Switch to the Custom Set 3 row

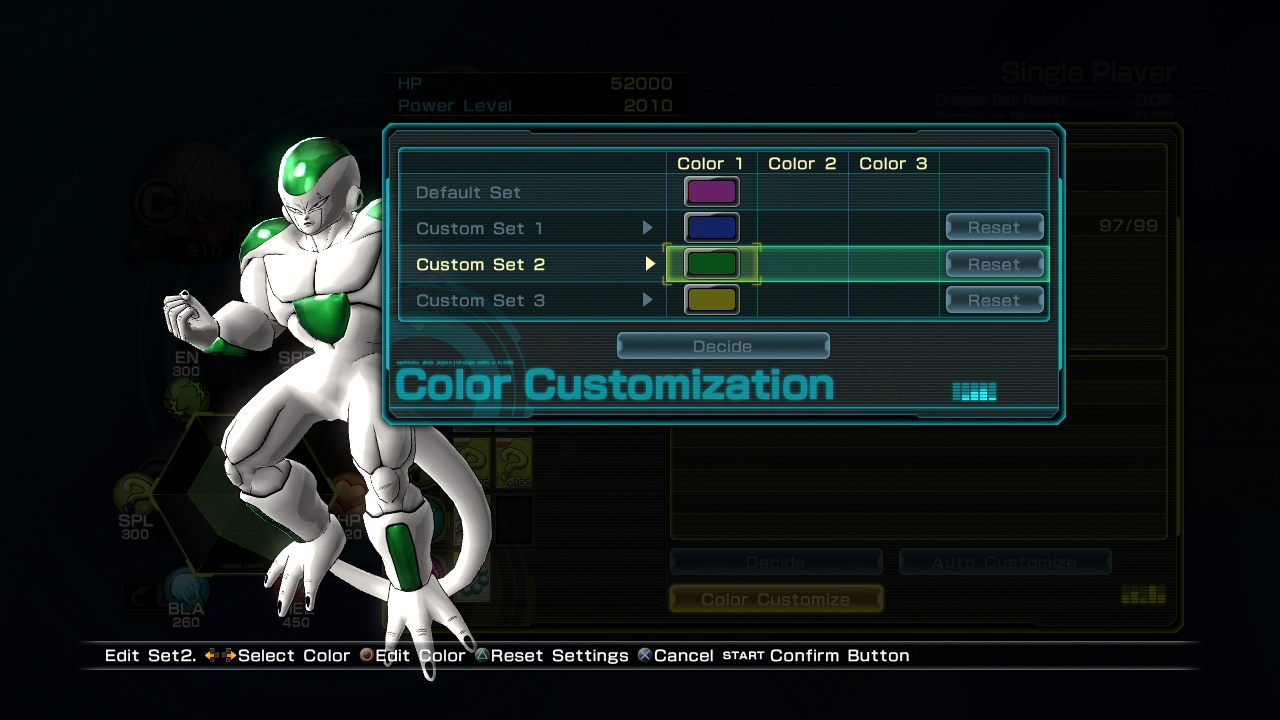point(480,300)
